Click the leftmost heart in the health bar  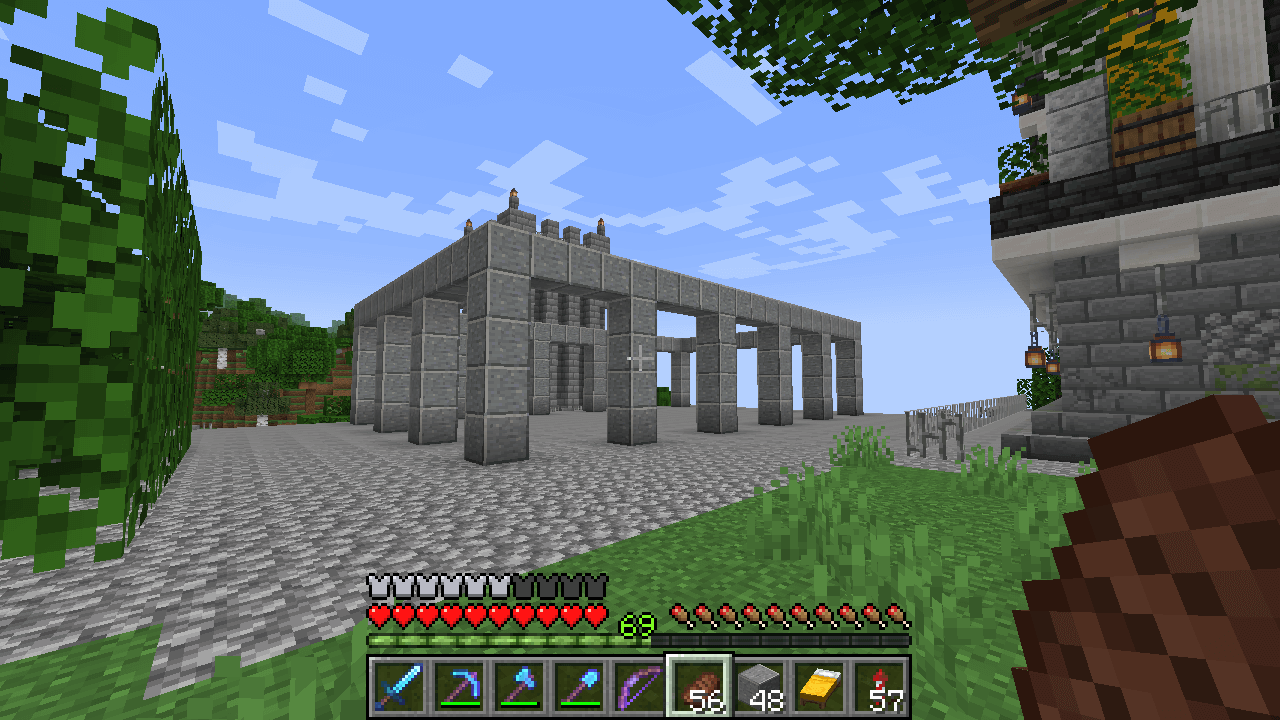click(x=378, y=613)
